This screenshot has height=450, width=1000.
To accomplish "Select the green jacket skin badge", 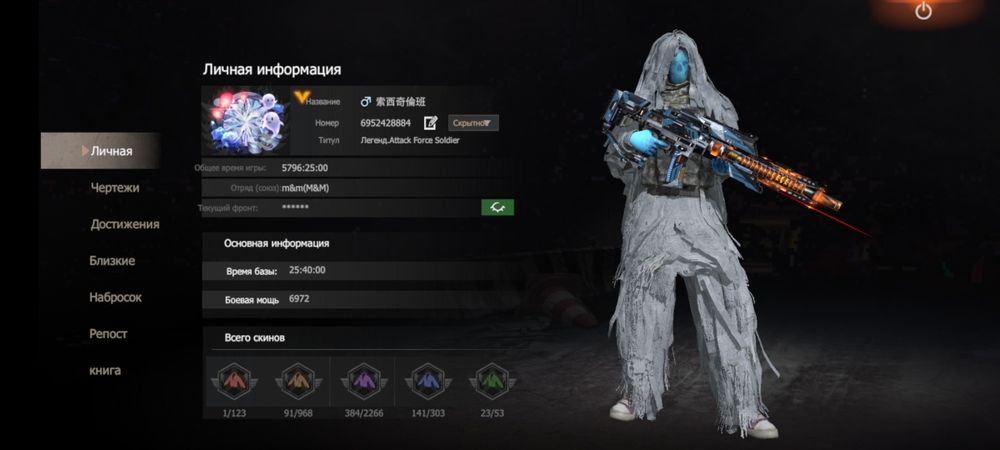I will (492, 382).
